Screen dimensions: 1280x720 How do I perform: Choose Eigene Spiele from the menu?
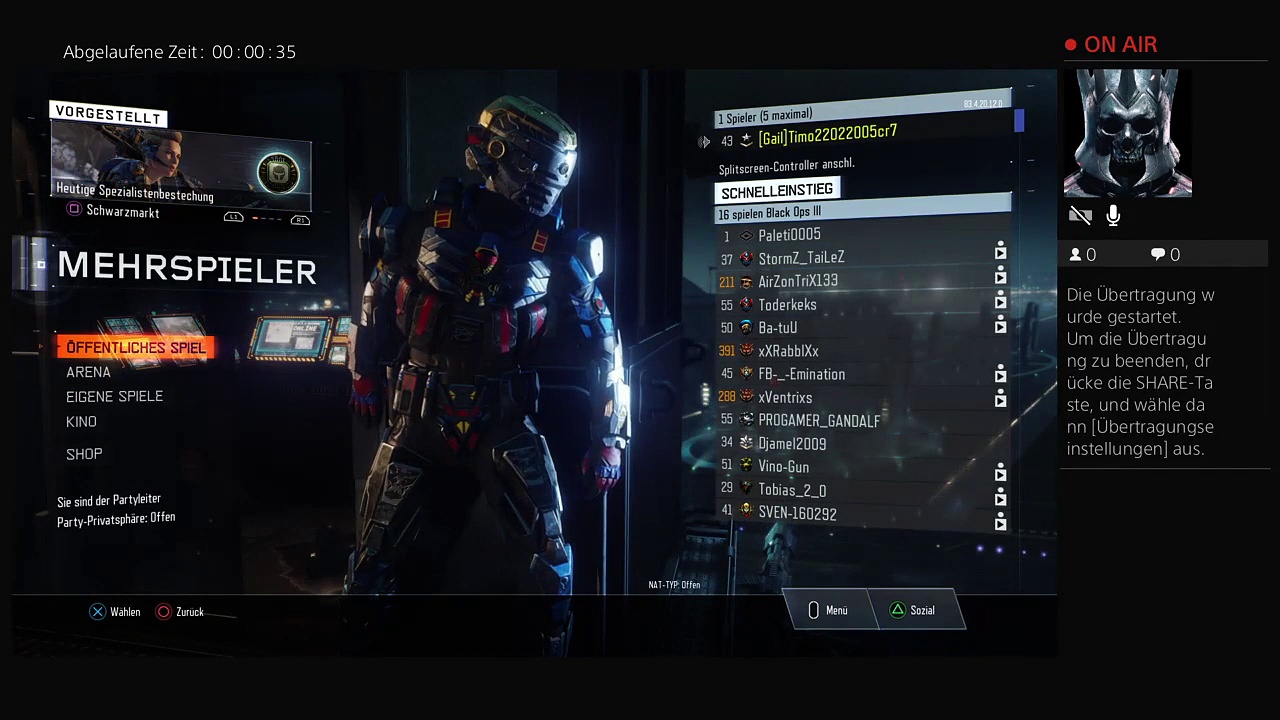tap(114, 397)
